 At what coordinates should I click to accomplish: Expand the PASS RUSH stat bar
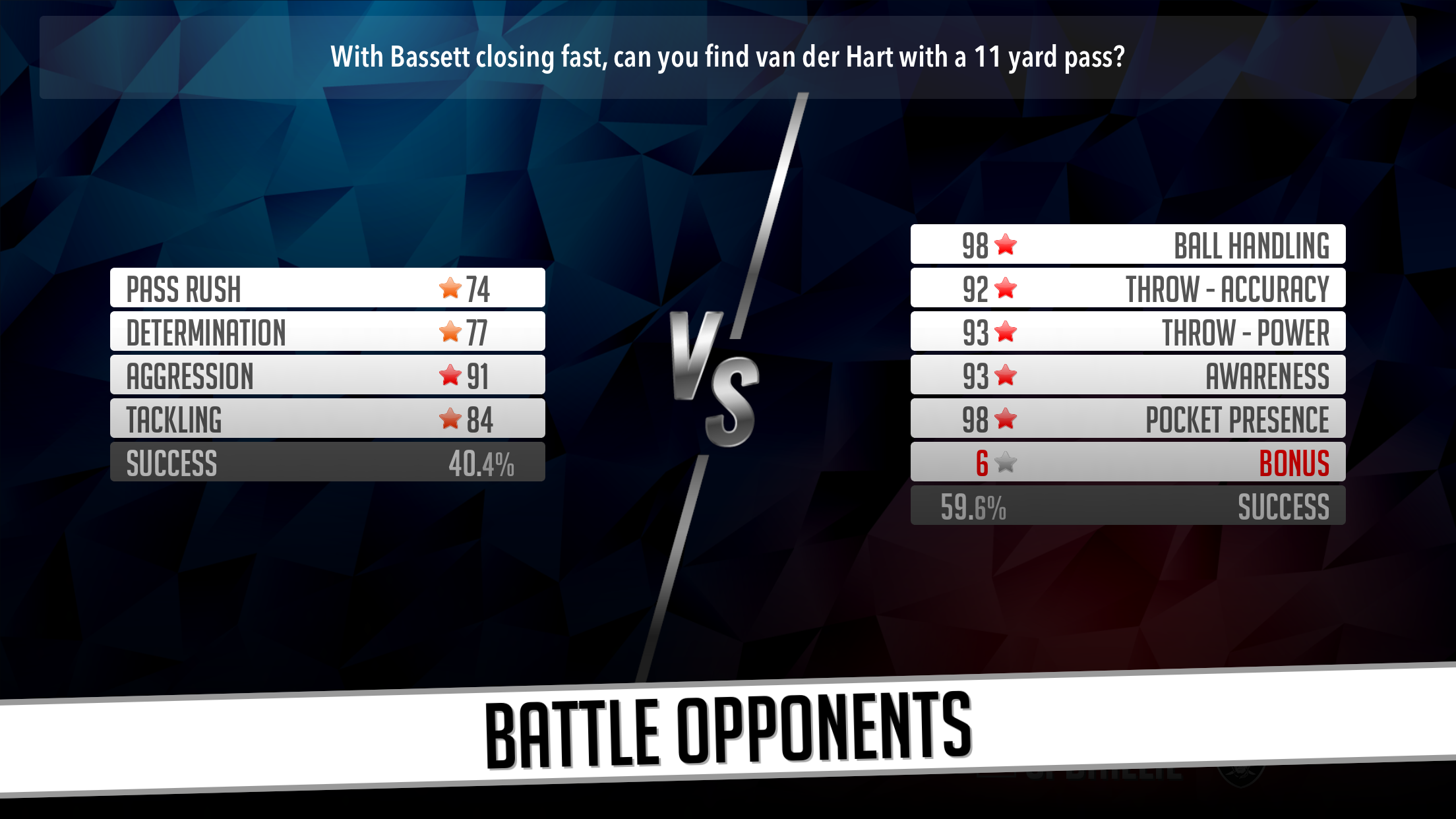tap(328, 287)
